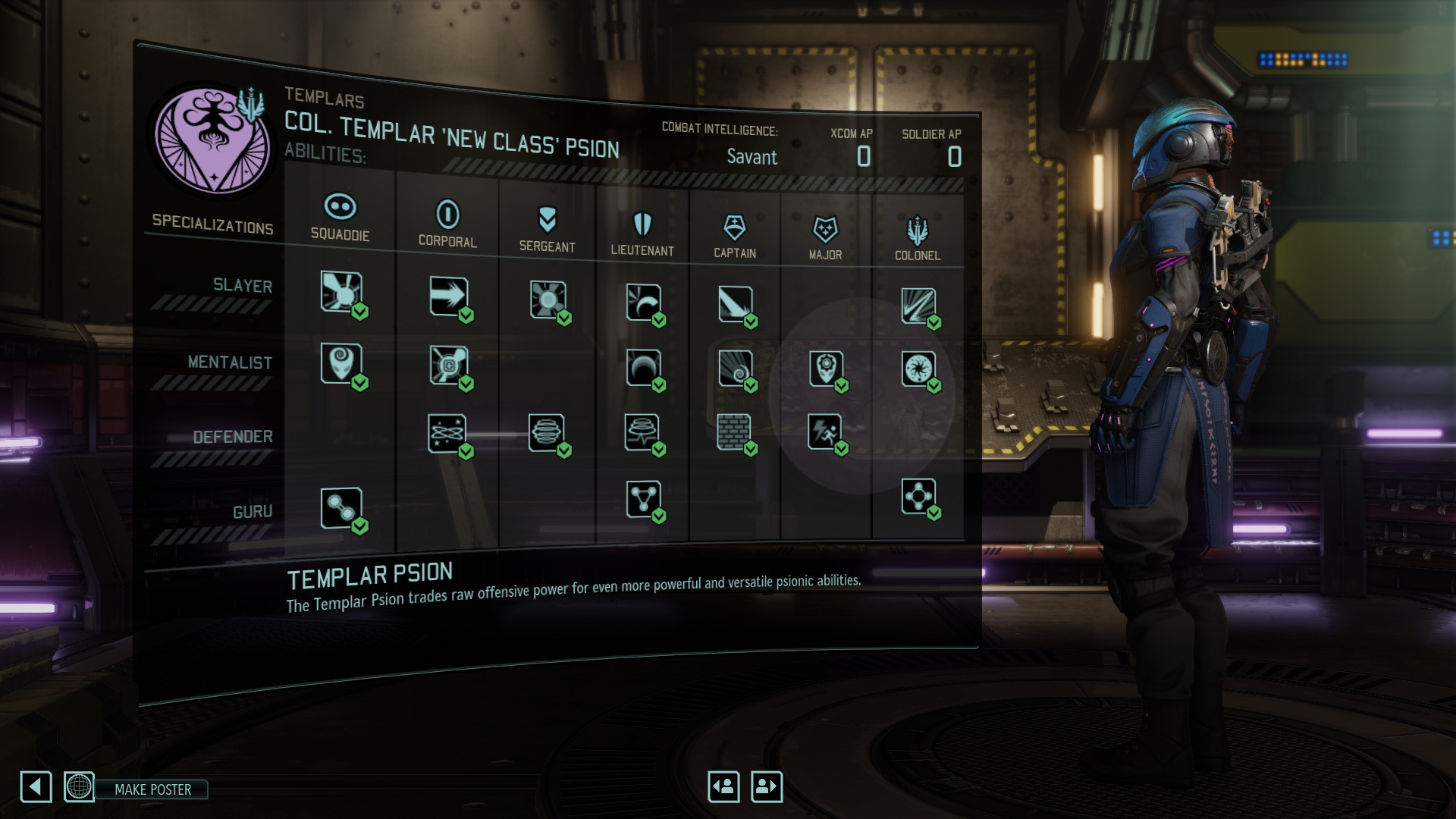Select the Slayer squaddie ability icon
The height and width of the screenshot is (819, 1456).
tap(341, 291)
